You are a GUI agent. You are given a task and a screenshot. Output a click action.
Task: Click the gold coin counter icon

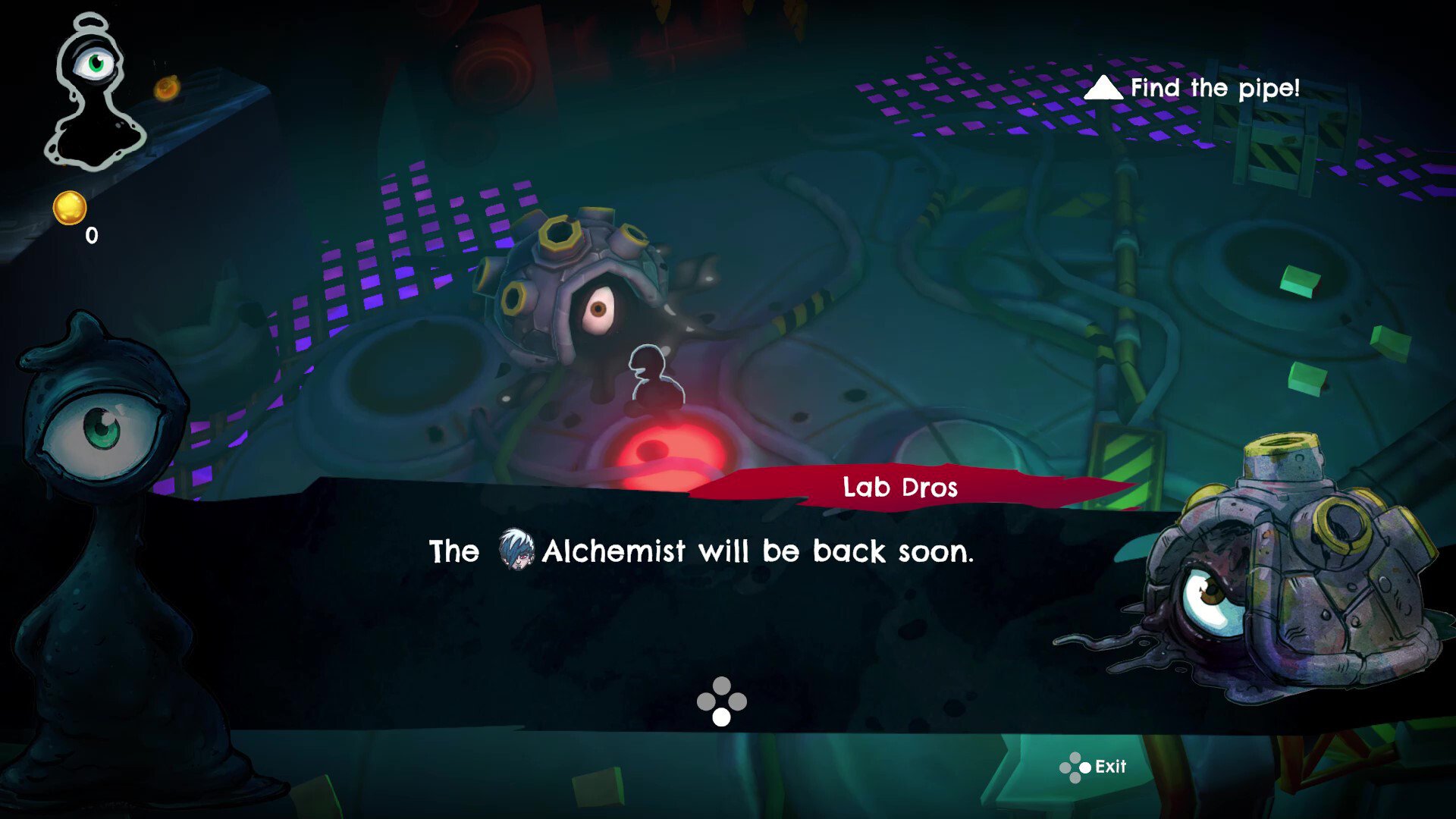coord(70,208)
